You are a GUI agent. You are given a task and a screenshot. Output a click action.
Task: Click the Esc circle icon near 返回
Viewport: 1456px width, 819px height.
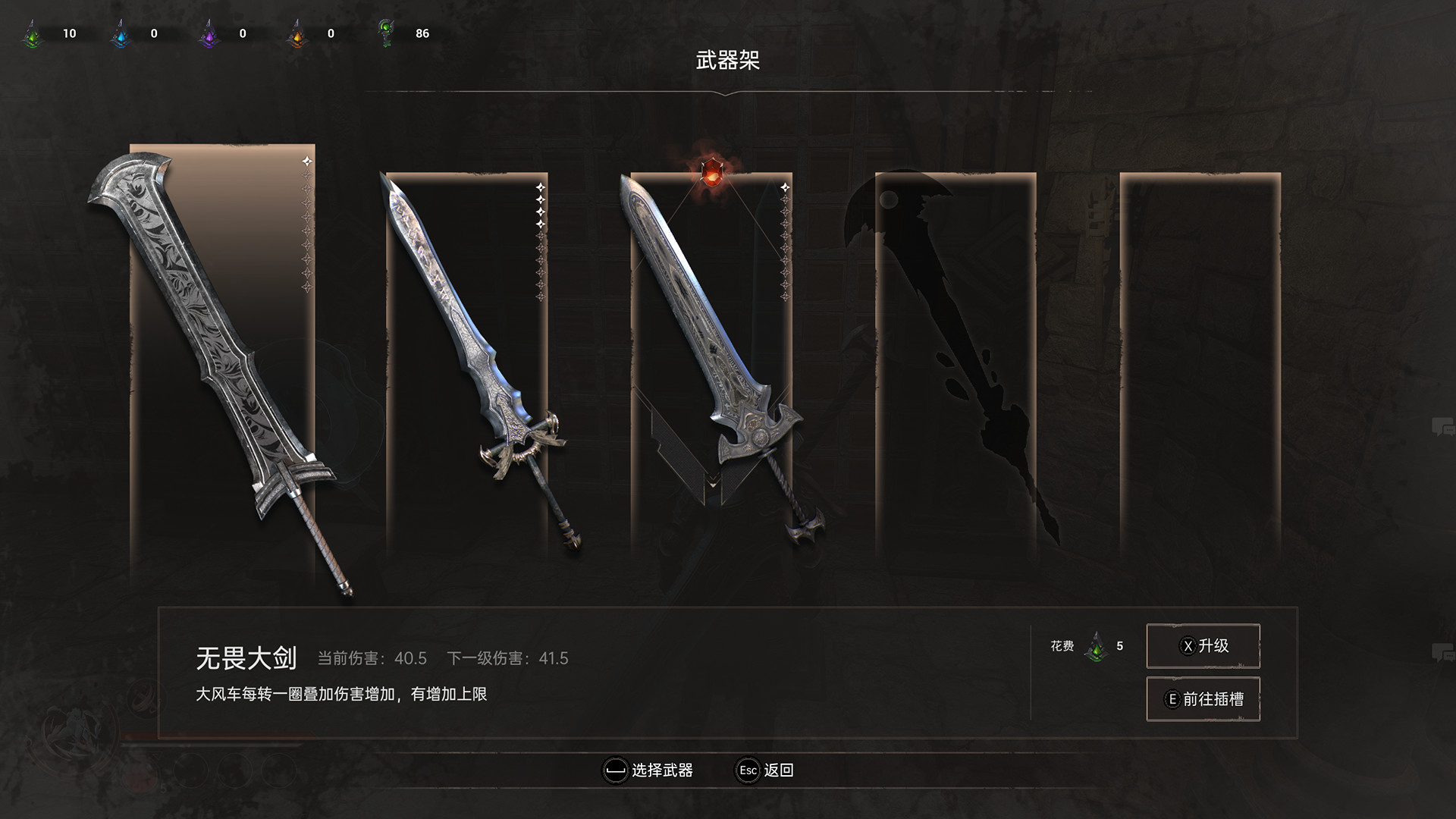(748, 770)
